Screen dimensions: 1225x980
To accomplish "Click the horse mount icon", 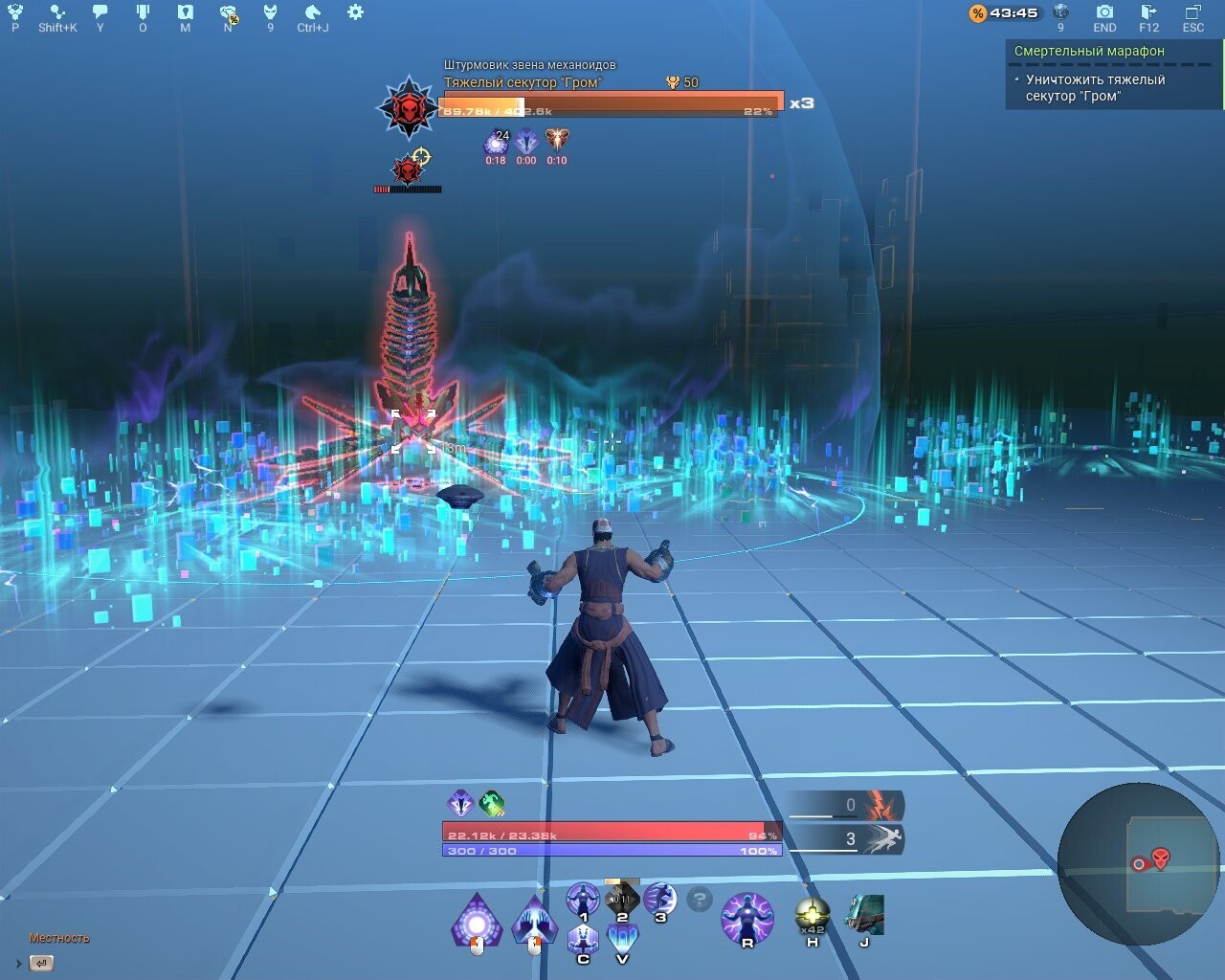I will (312, 12).
